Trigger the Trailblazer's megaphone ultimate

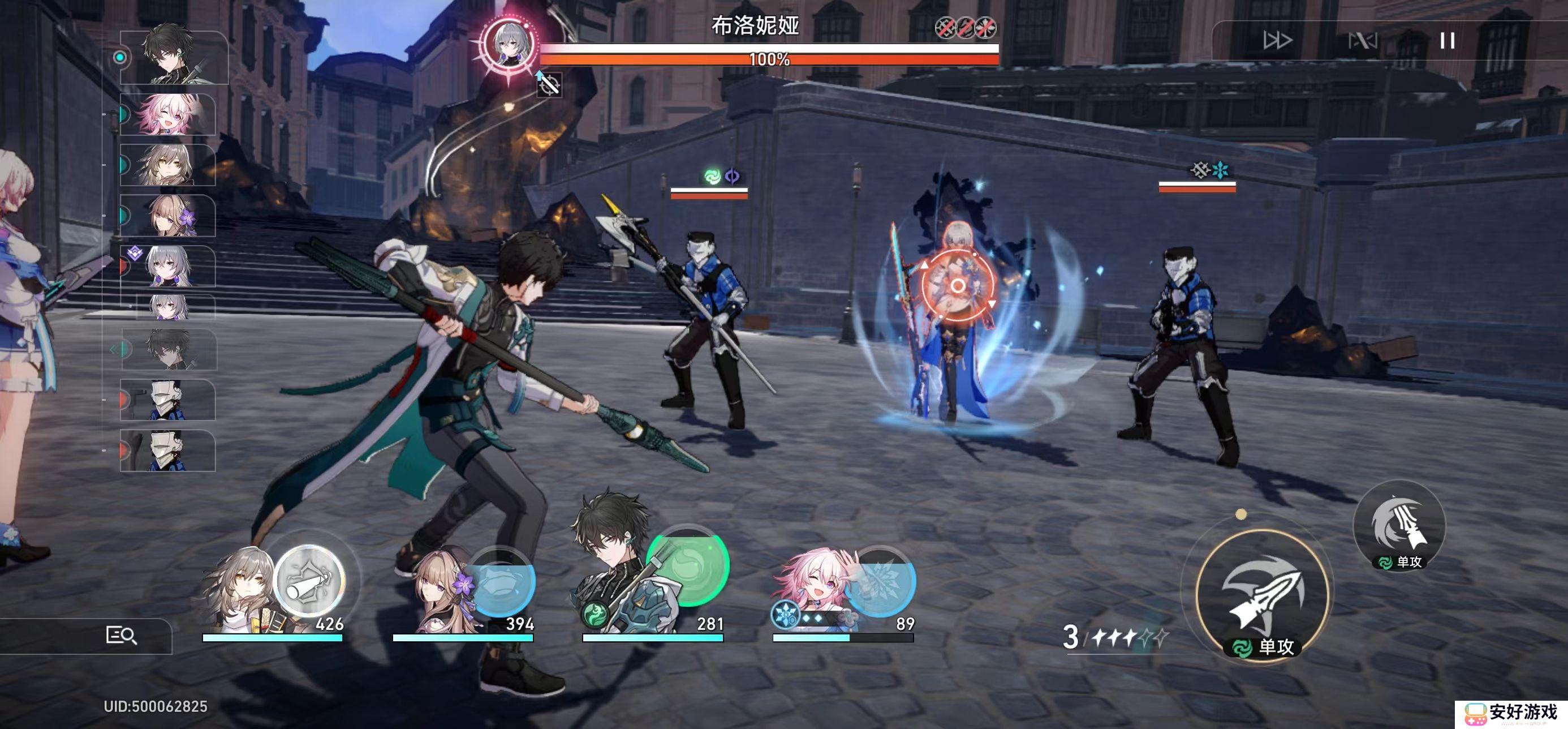coord(310,581)
